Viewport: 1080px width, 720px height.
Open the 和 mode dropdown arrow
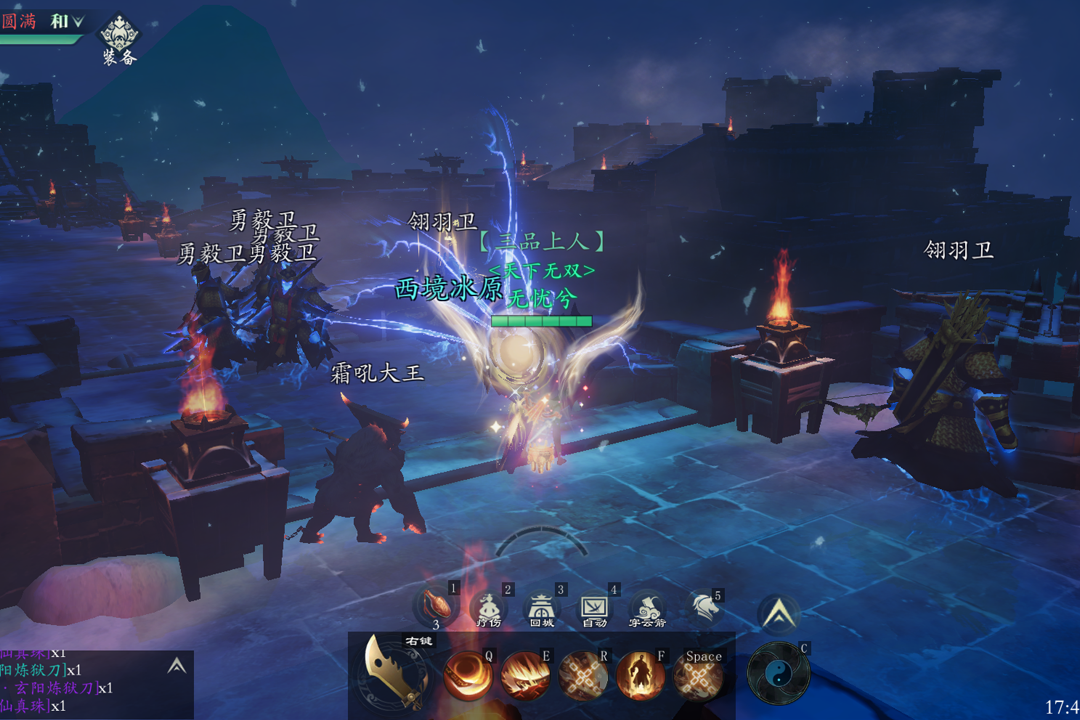pos(78,21)
